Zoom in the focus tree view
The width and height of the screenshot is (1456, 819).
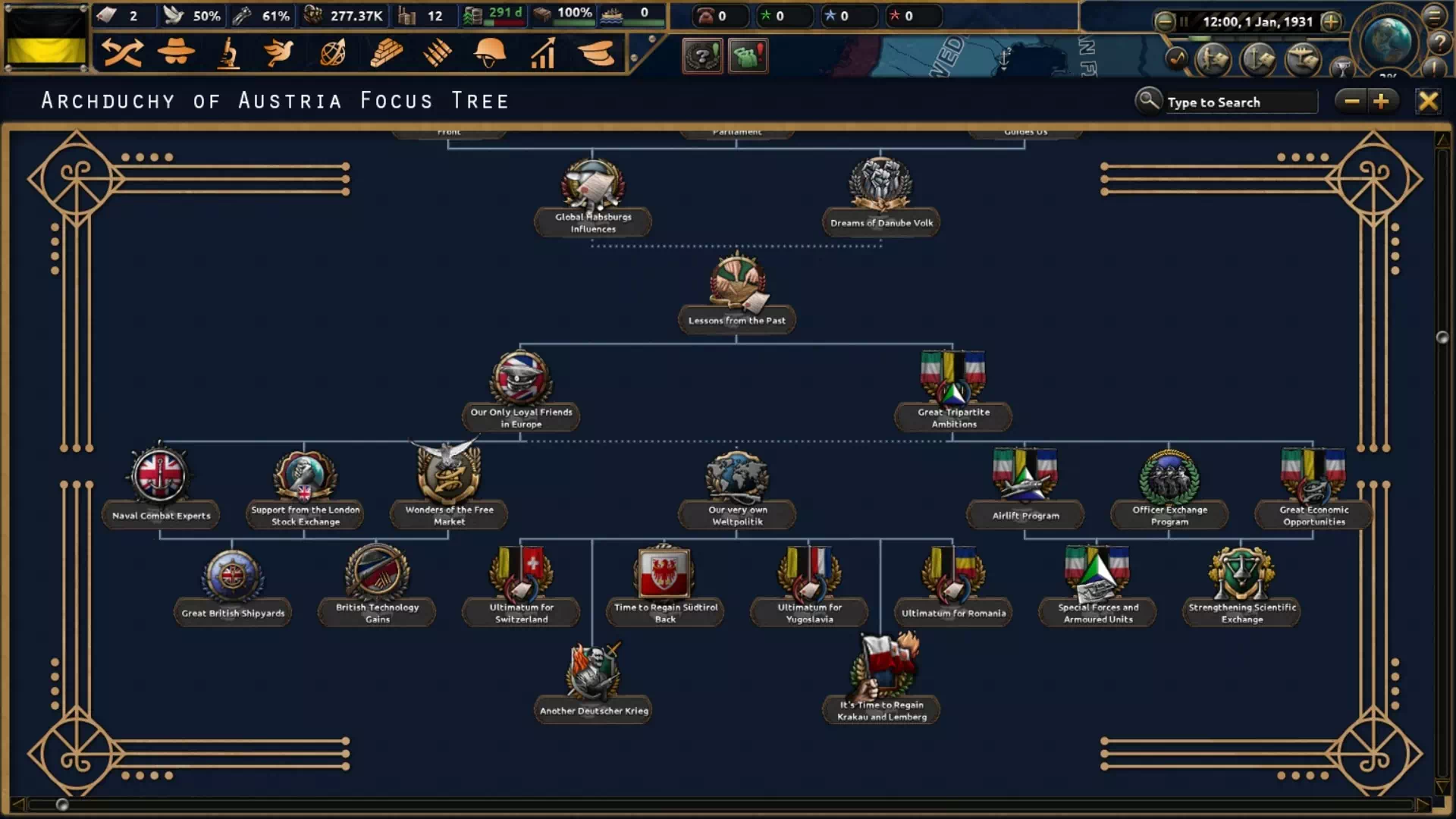(x=1381, y=101)
